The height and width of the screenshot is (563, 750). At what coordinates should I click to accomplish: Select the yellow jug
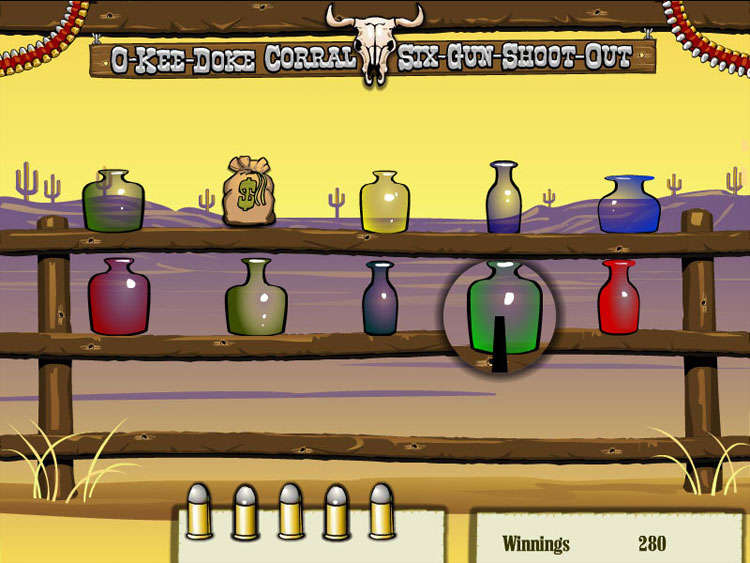click(385, 203)
